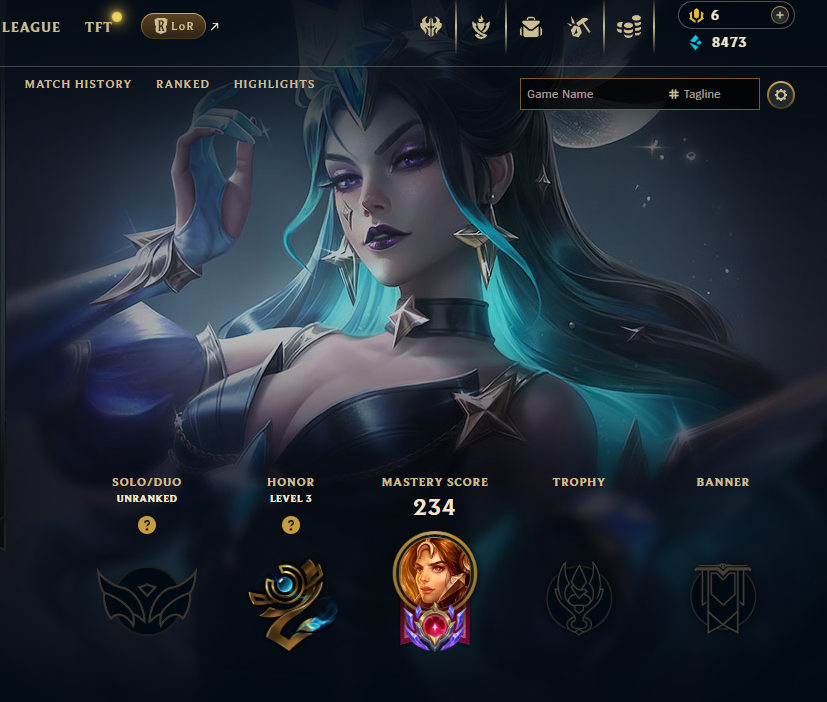Open the Store coin stack icon

click(x=628, y=27)
